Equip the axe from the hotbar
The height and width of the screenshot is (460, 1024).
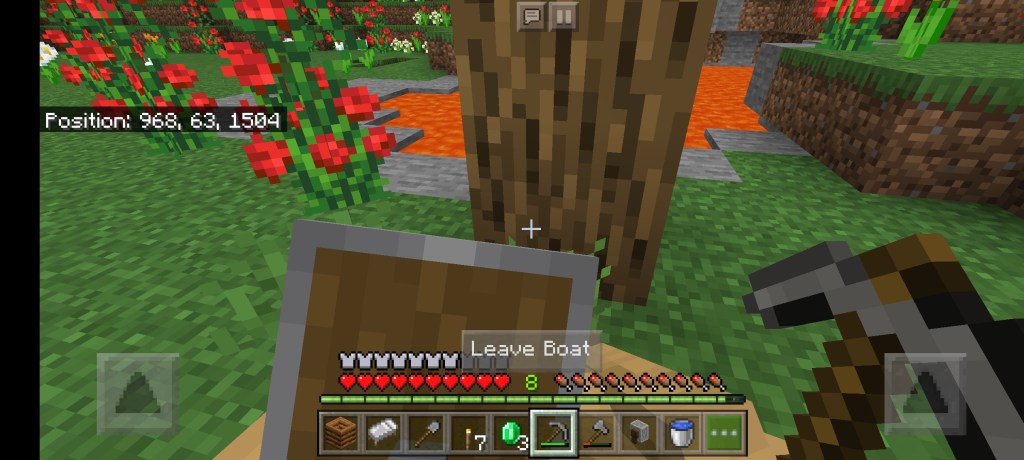596,433
